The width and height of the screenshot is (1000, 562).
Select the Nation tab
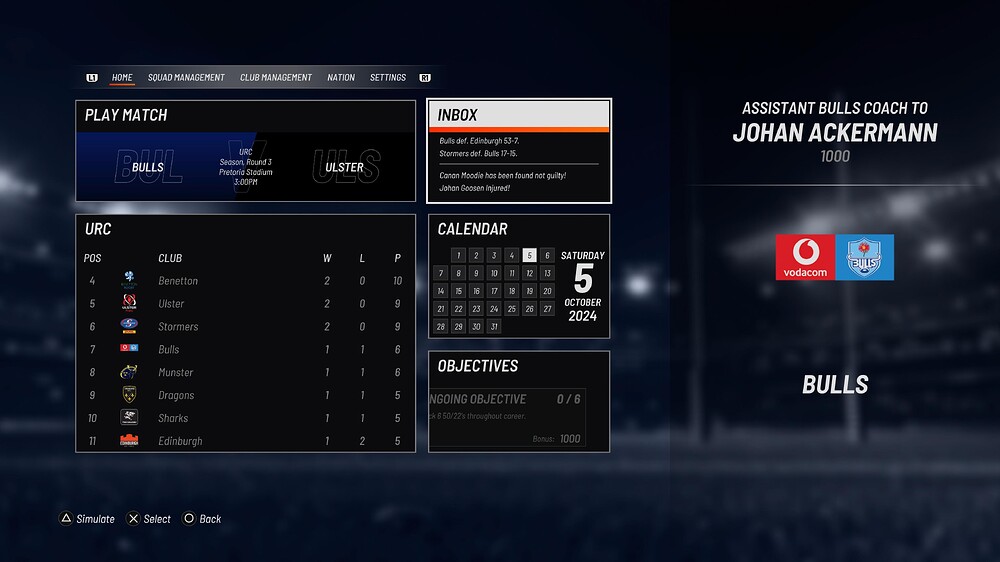click(341, 77)
